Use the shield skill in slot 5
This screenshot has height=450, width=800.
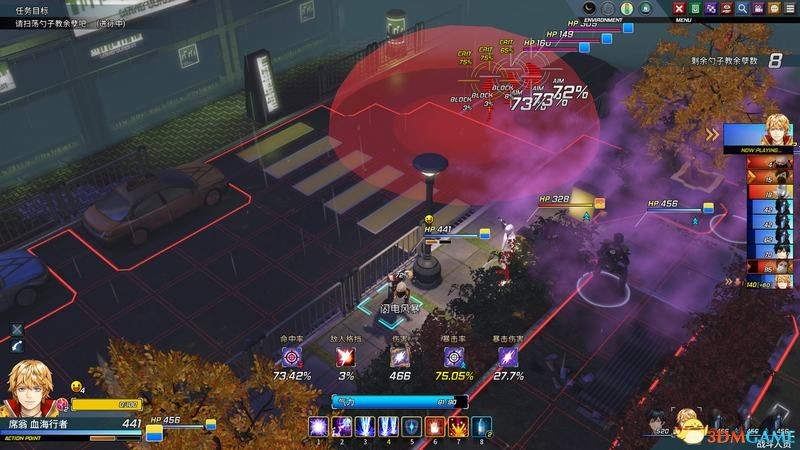(x=413, y=427)
